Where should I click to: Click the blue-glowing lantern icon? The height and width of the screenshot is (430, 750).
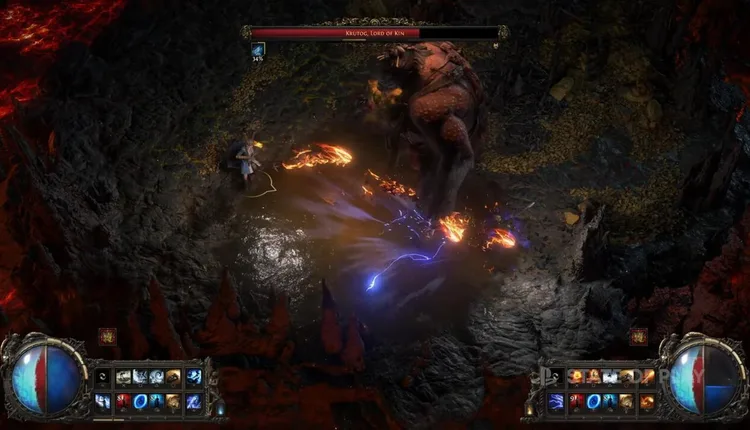click(220, 408)
